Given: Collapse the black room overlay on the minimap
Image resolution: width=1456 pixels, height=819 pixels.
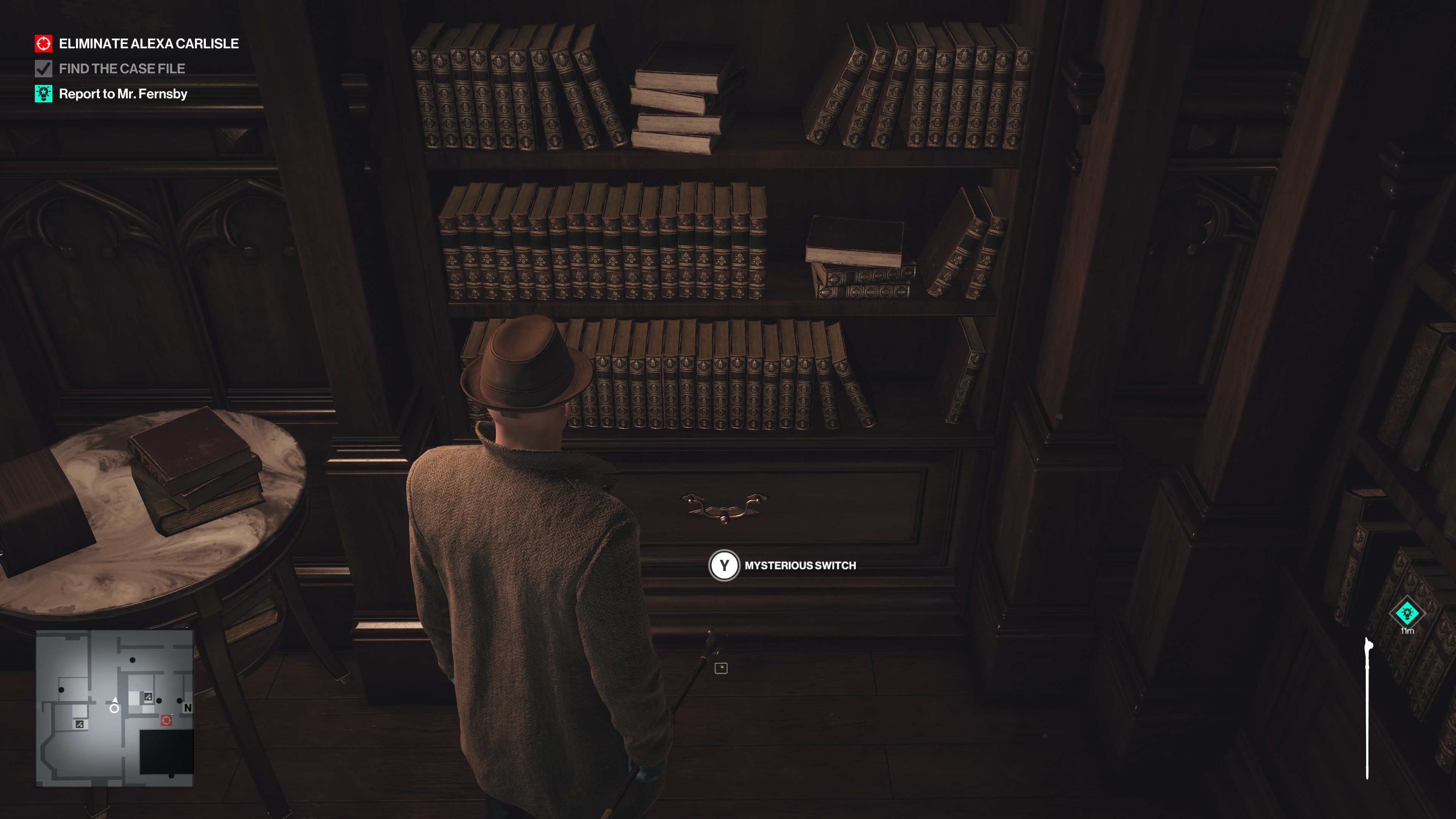Looking at the screenshot, I should click(x=167, y=752).
